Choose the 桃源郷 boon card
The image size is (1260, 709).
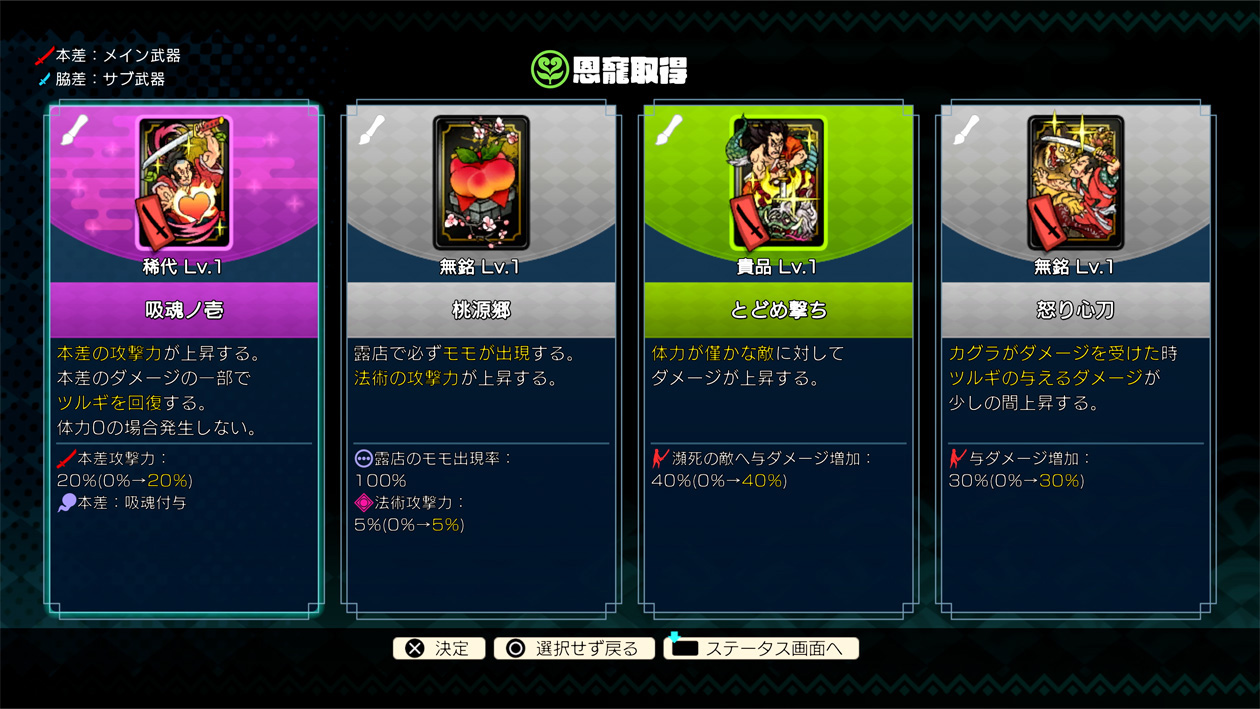click(481, 360)
